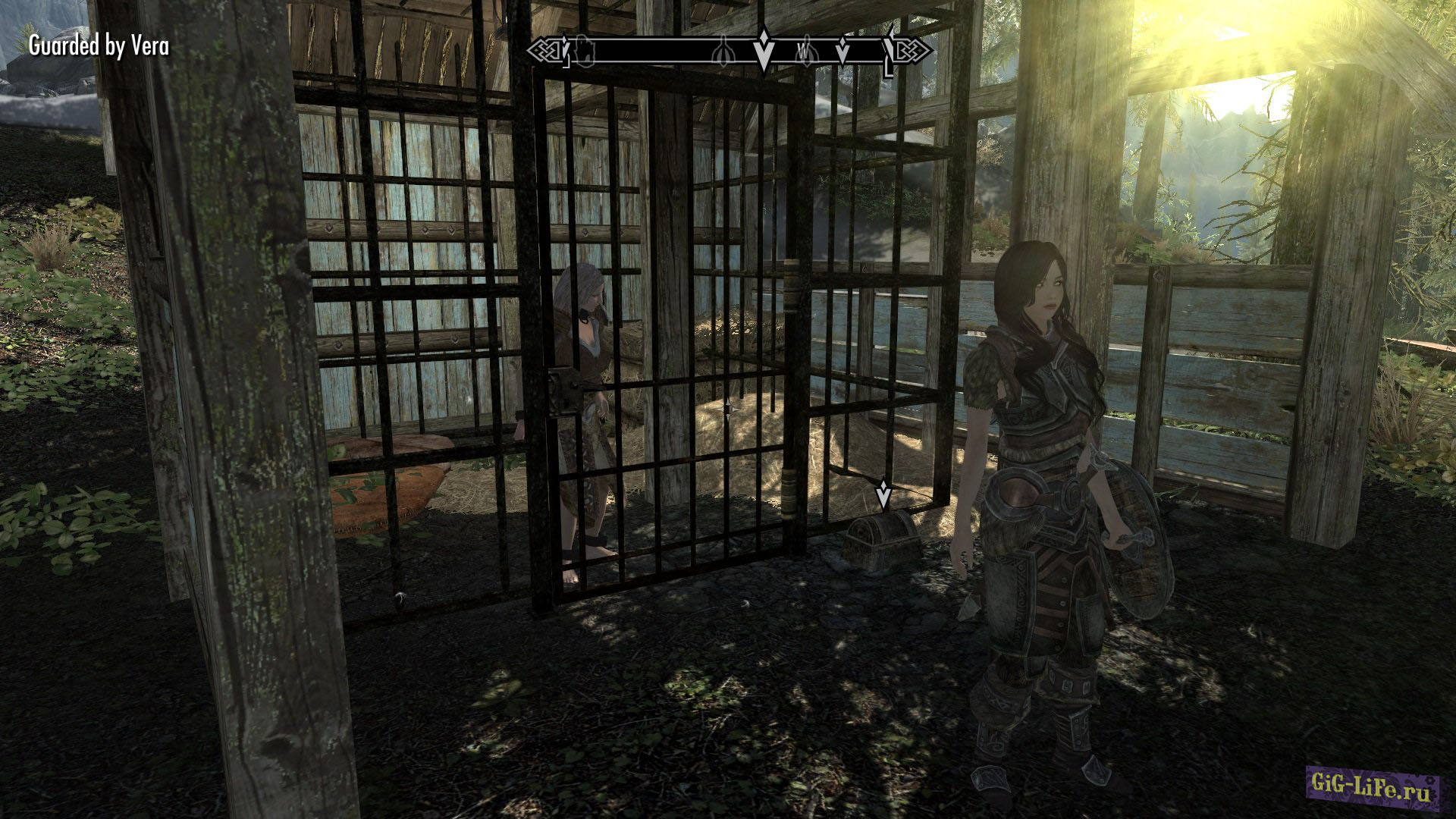The image size is (1456, 819).
Task: Click the Guarded by Vera label
Action: click(99, 46)
